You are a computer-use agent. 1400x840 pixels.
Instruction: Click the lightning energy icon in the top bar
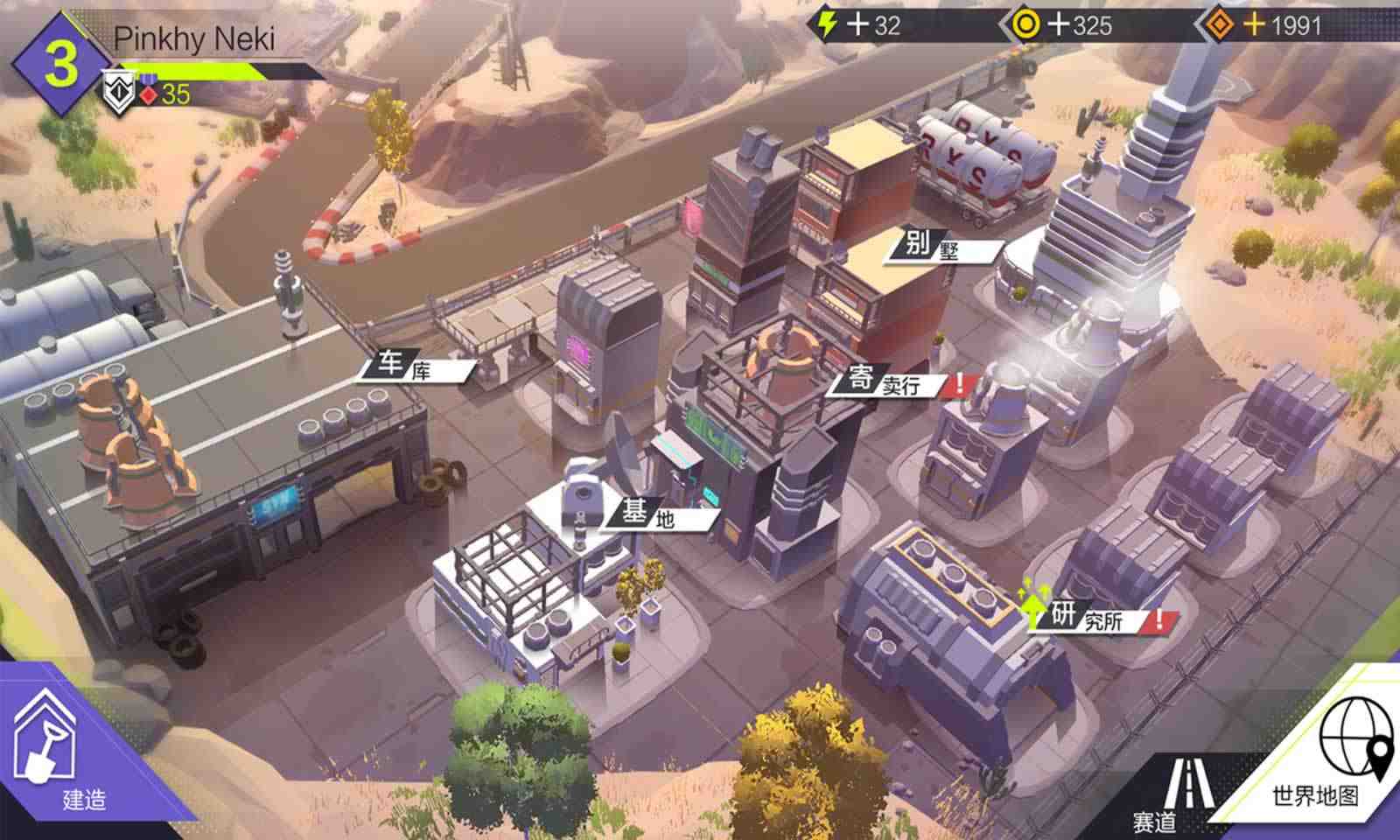point(825,24)
